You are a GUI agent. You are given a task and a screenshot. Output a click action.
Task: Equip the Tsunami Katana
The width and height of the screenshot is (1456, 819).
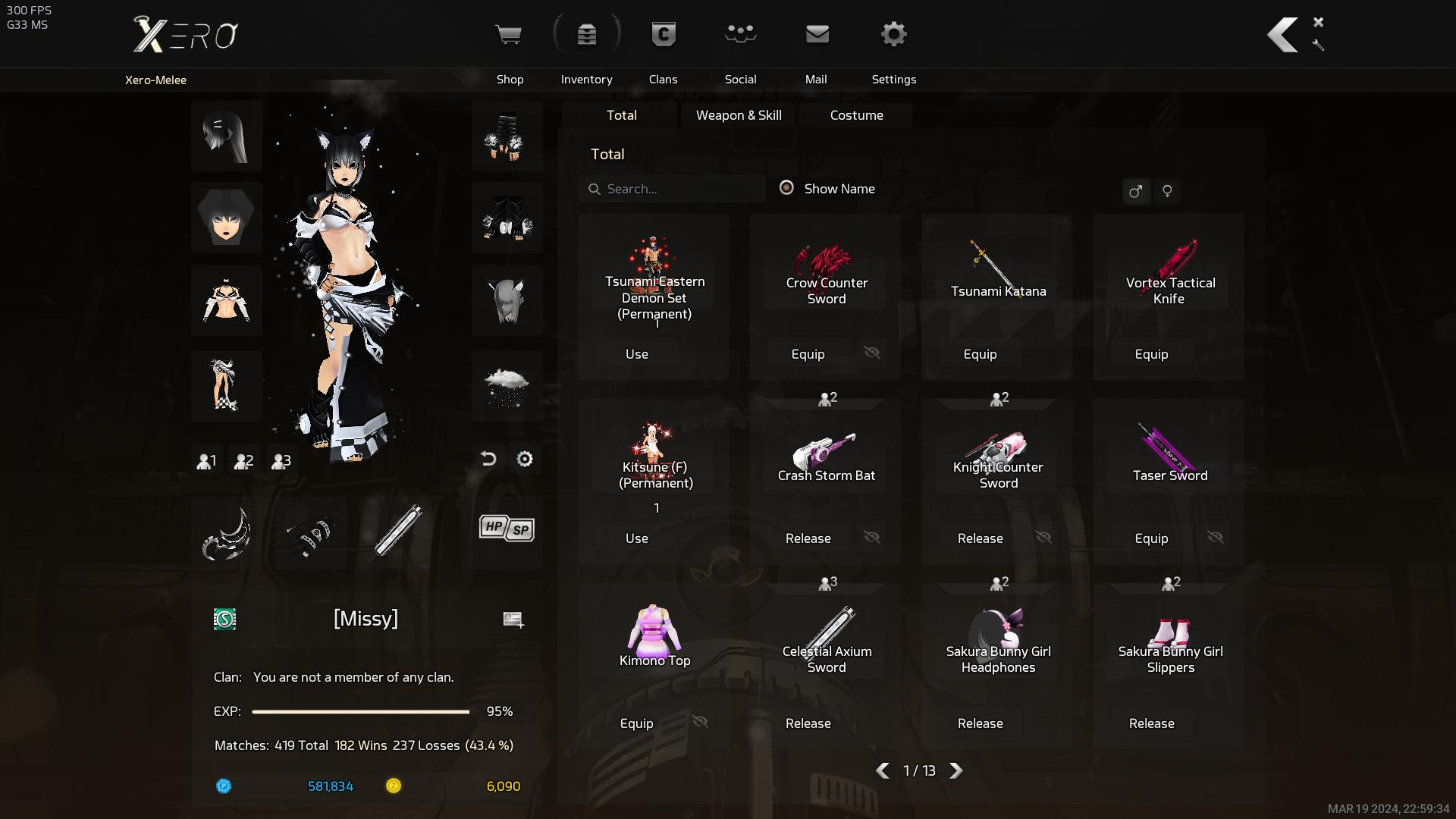[x=980, y=354]
